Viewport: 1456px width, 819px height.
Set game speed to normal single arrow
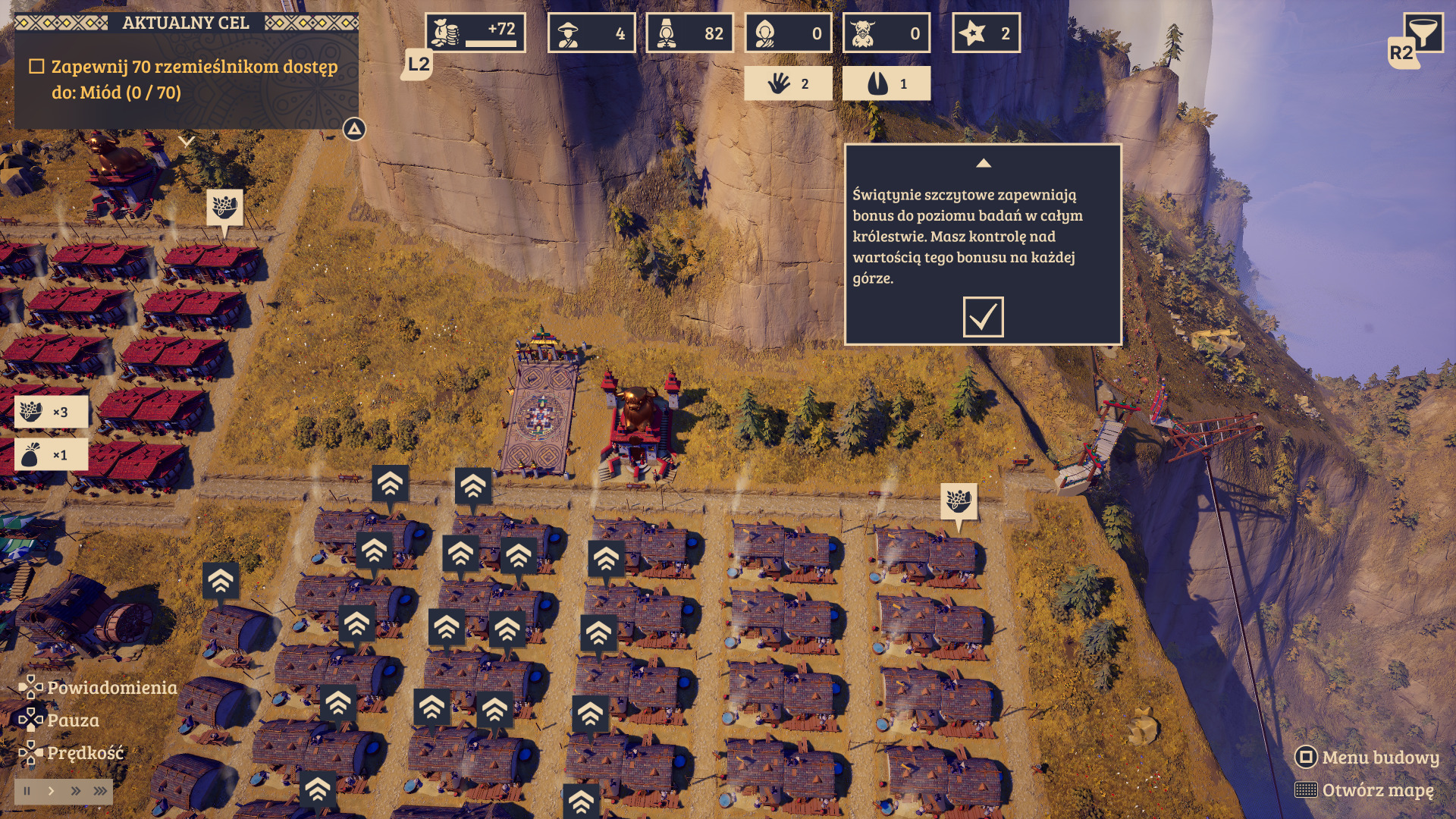(51, 791)
